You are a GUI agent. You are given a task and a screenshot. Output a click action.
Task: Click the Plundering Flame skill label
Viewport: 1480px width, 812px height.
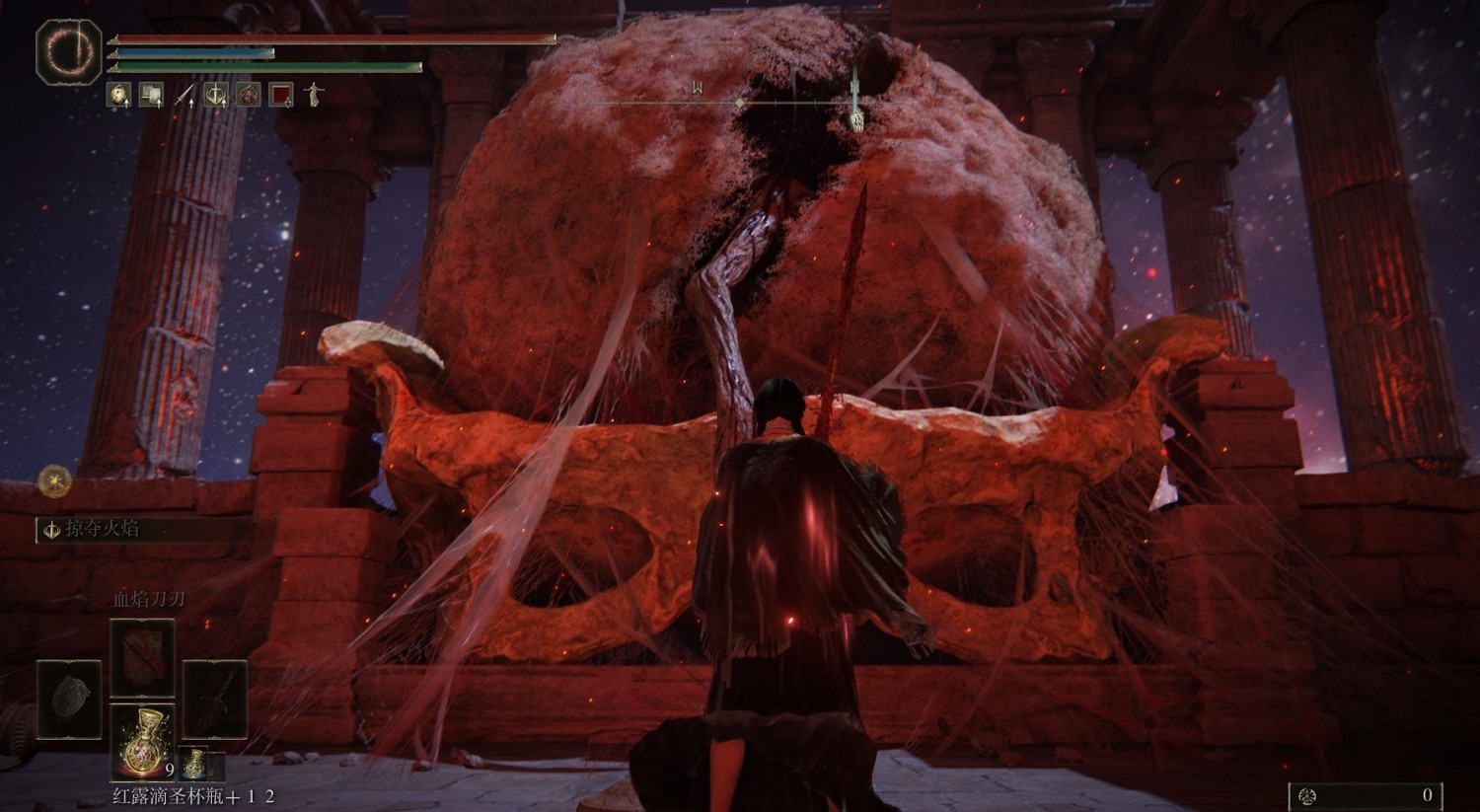click(x=103, y=529)
